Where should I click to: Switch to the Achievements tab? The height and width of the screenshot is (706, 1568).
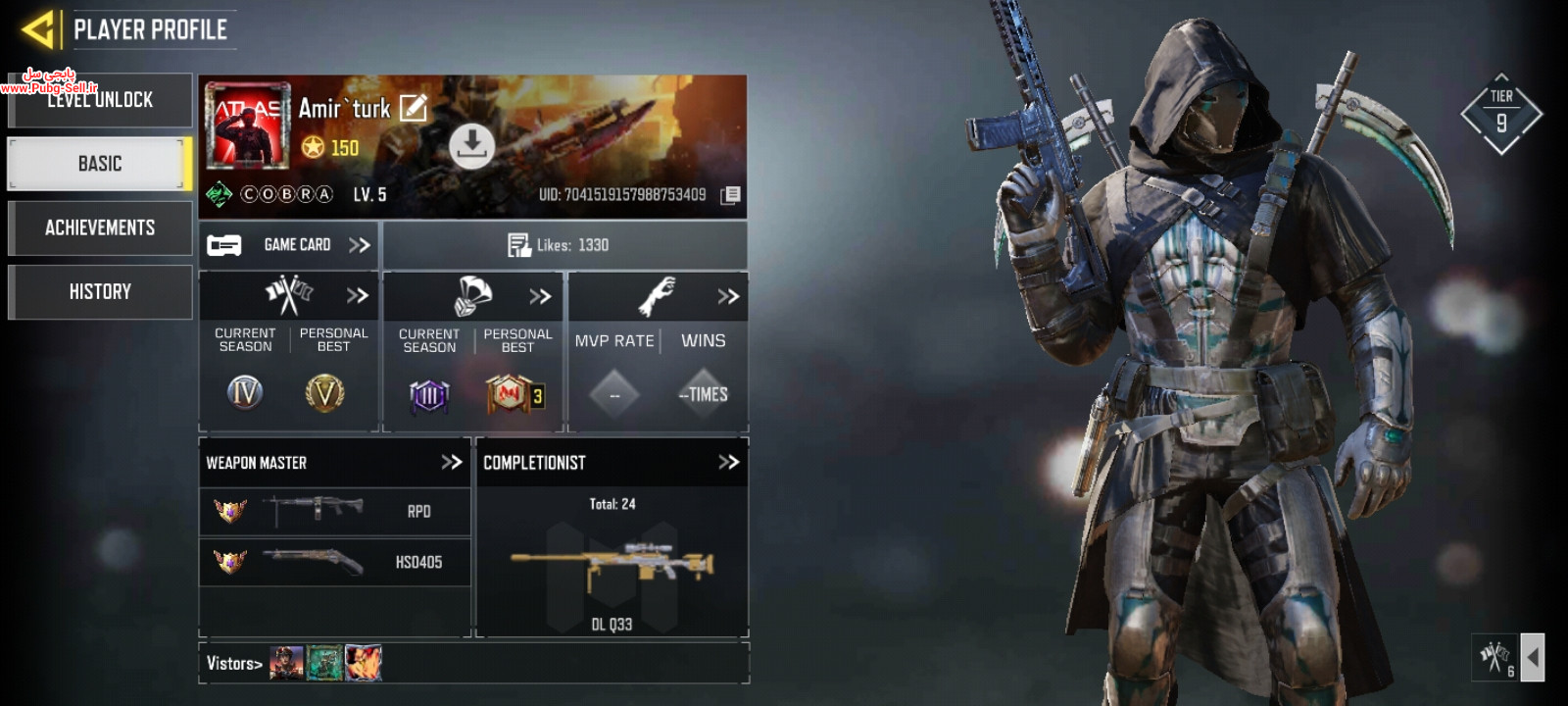[x=100, y=227]
